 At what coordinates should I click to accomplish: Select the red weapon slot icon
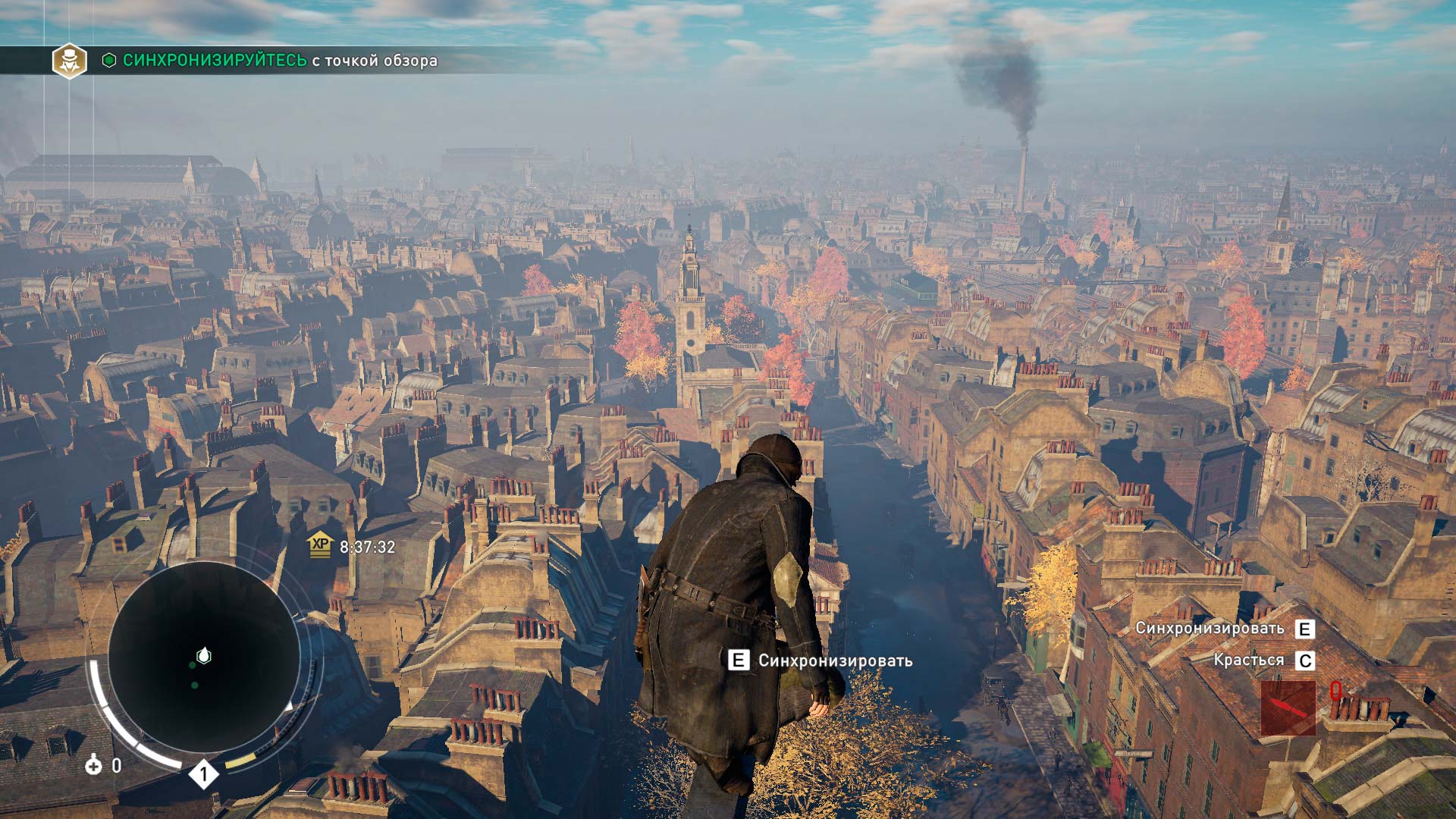click(1288, 708)
